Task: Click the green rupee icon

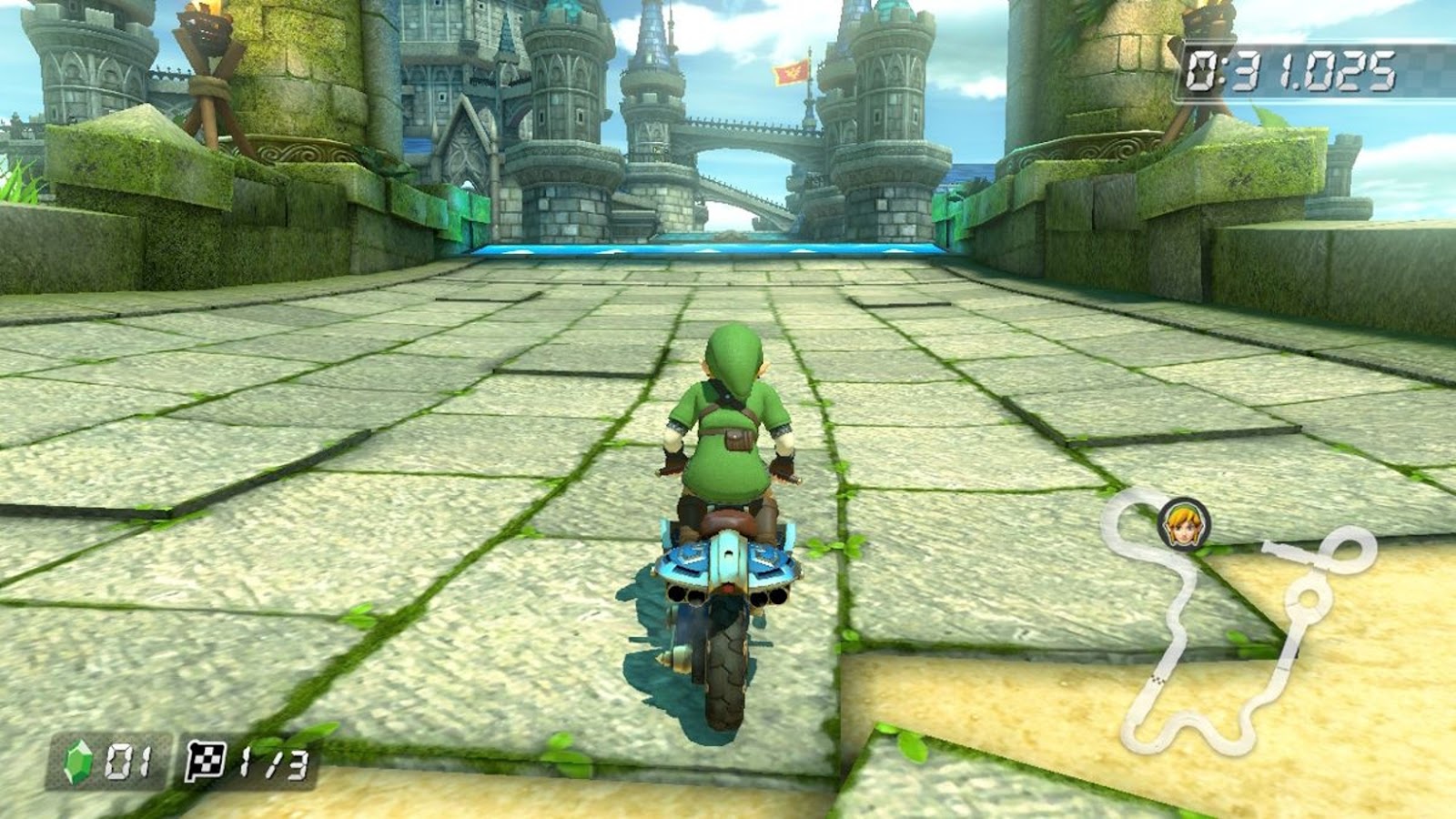Action: tap(78, 762)
